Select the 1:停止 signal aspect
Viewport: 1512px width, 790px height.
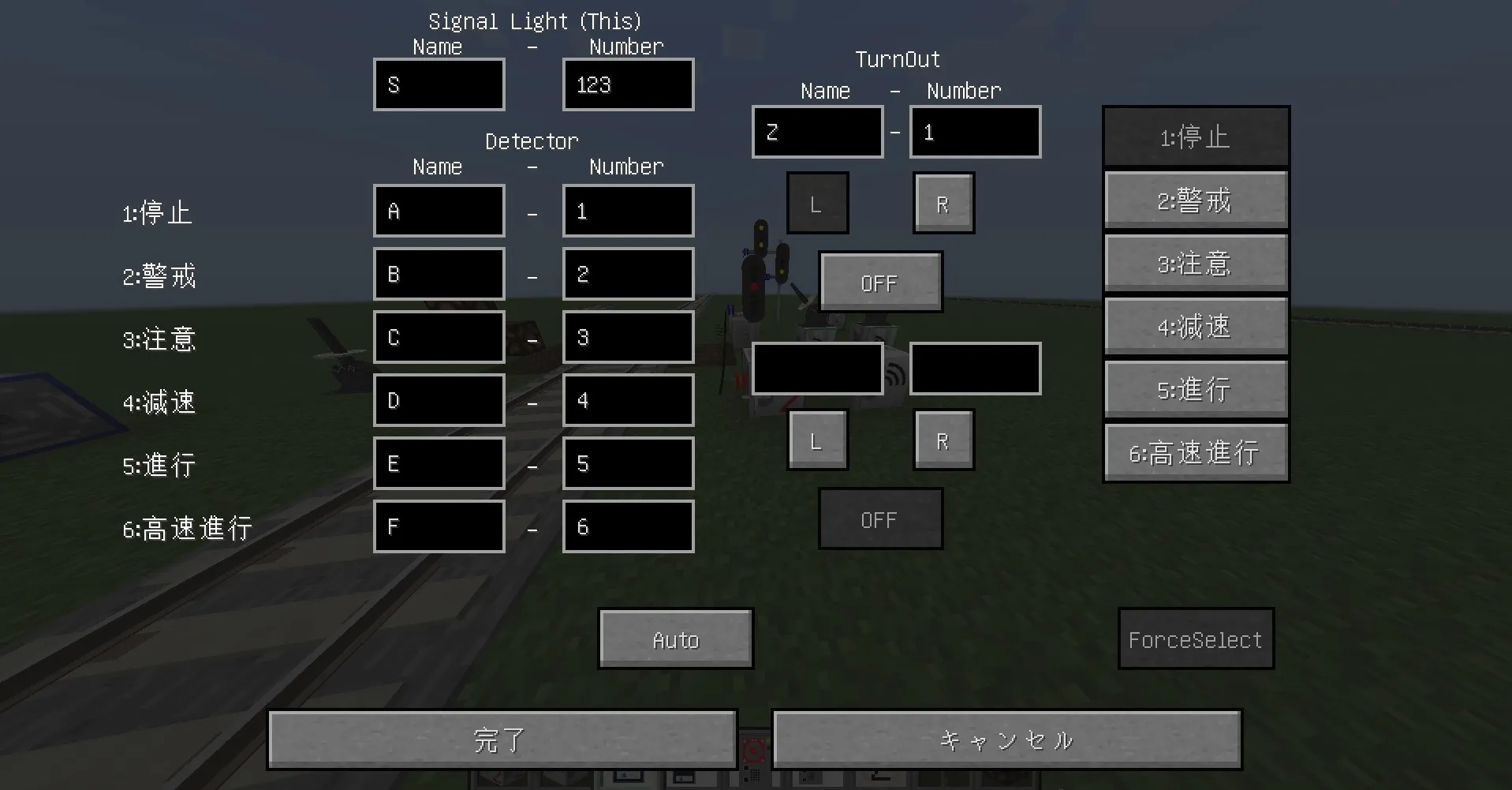1195,136
